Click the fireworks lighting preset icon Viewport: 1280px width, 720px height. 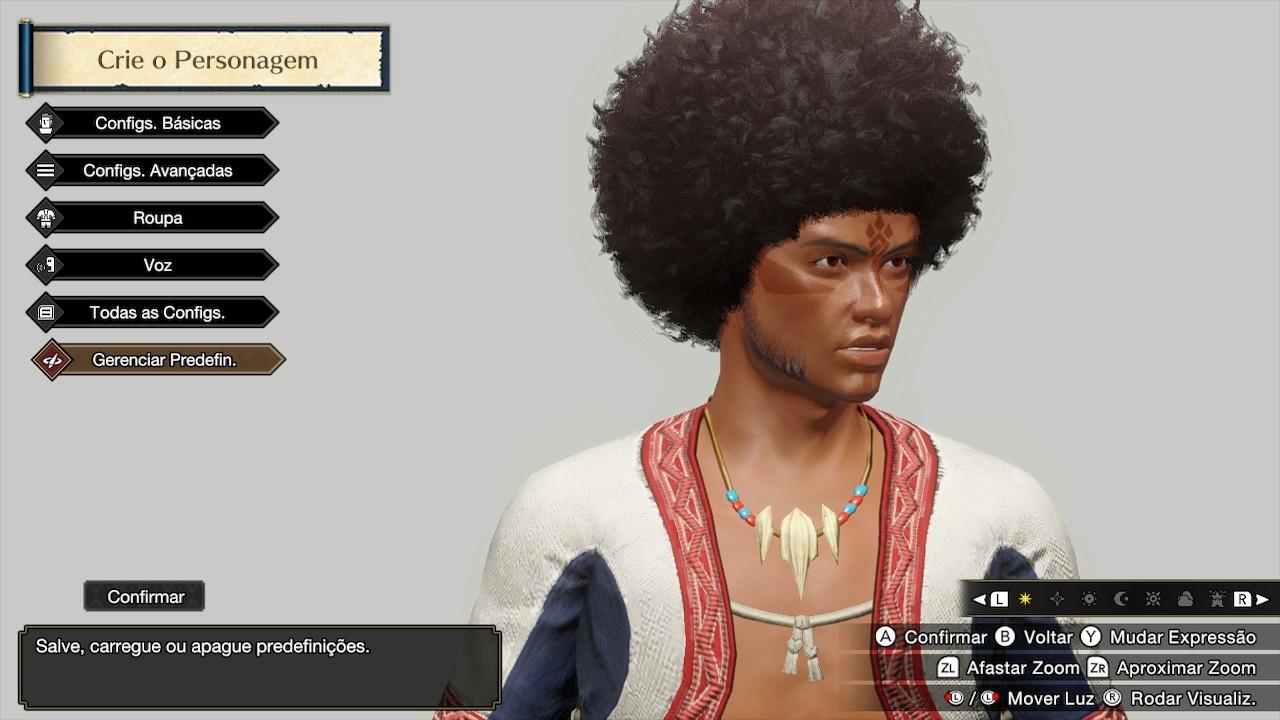pos(1219,597)
